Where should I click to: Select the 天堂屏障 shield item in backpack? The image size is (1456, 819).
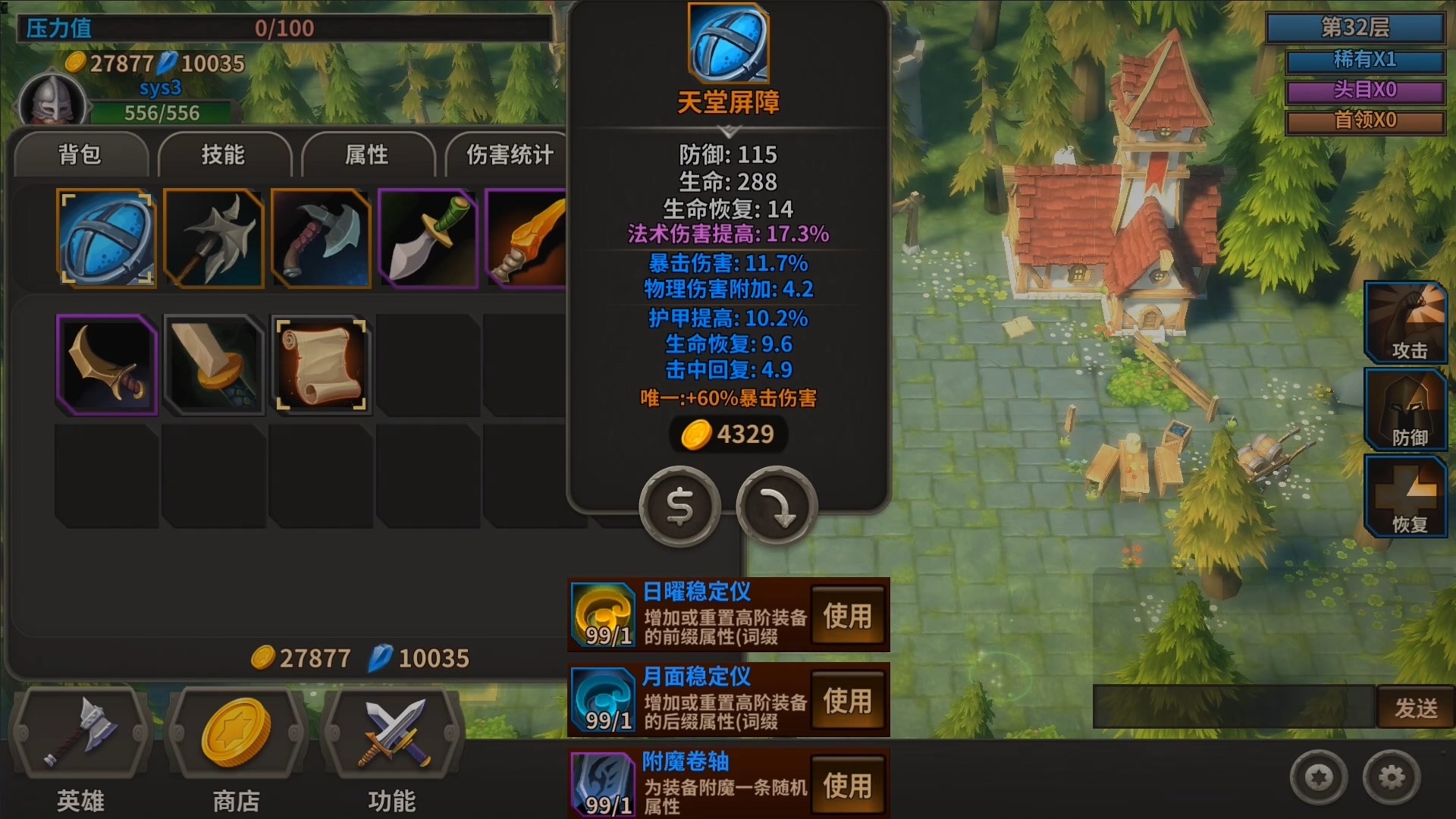pyautogui.click(x=106, y=239)
